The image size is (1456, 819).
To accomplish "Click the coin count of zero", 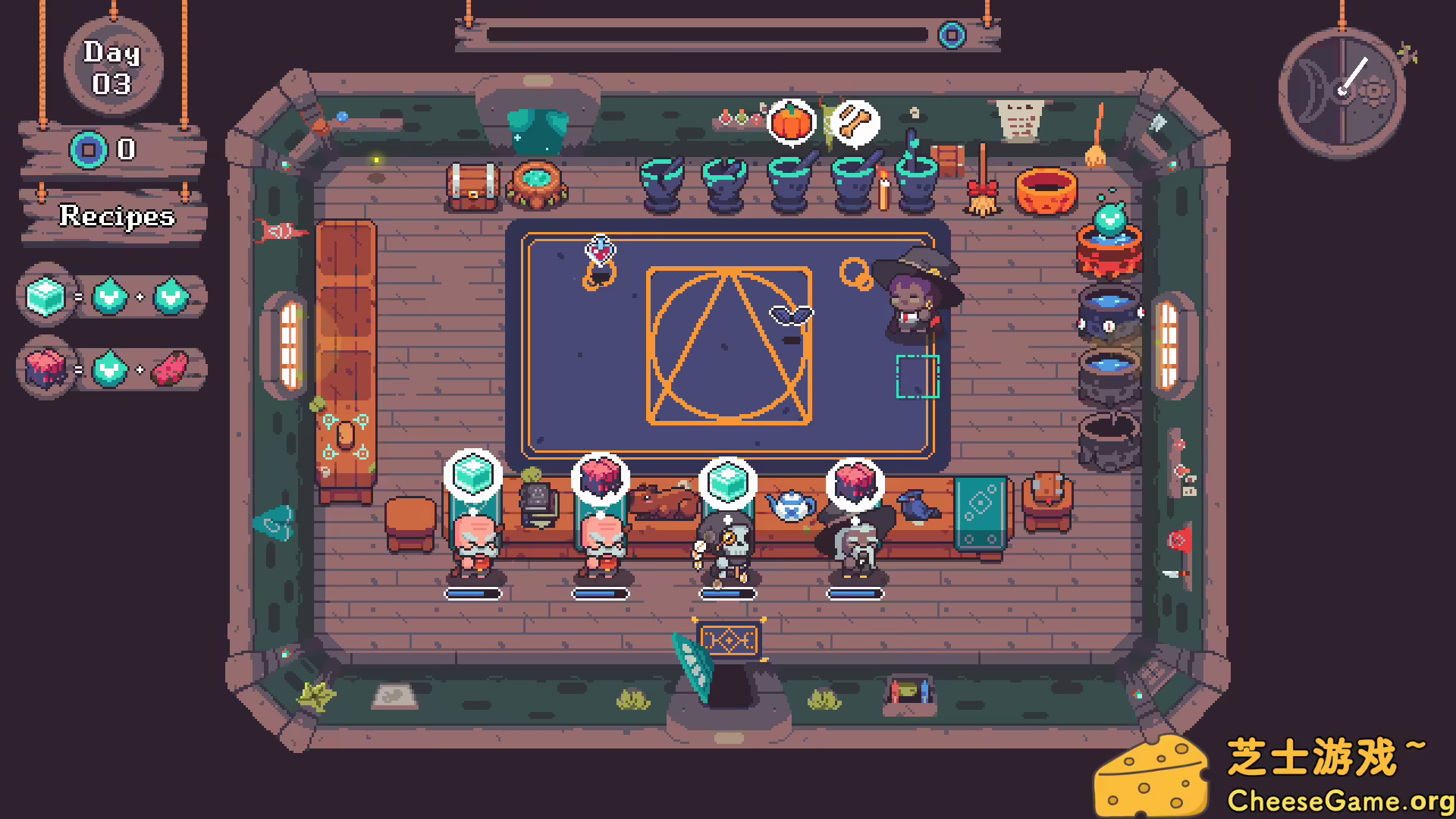I will [126, 149].
